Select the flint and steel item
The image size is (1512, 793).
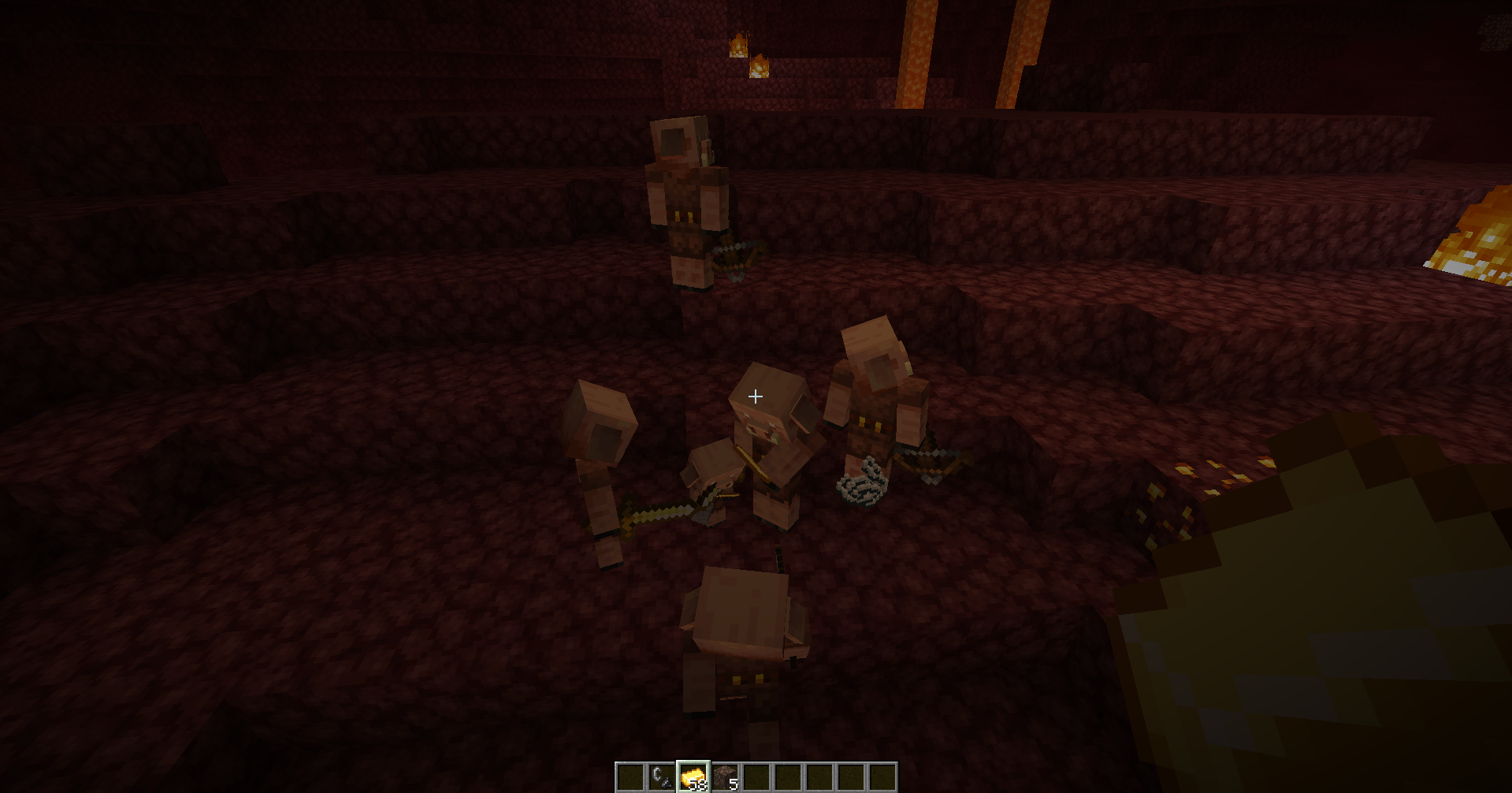[x=662, y=775]
